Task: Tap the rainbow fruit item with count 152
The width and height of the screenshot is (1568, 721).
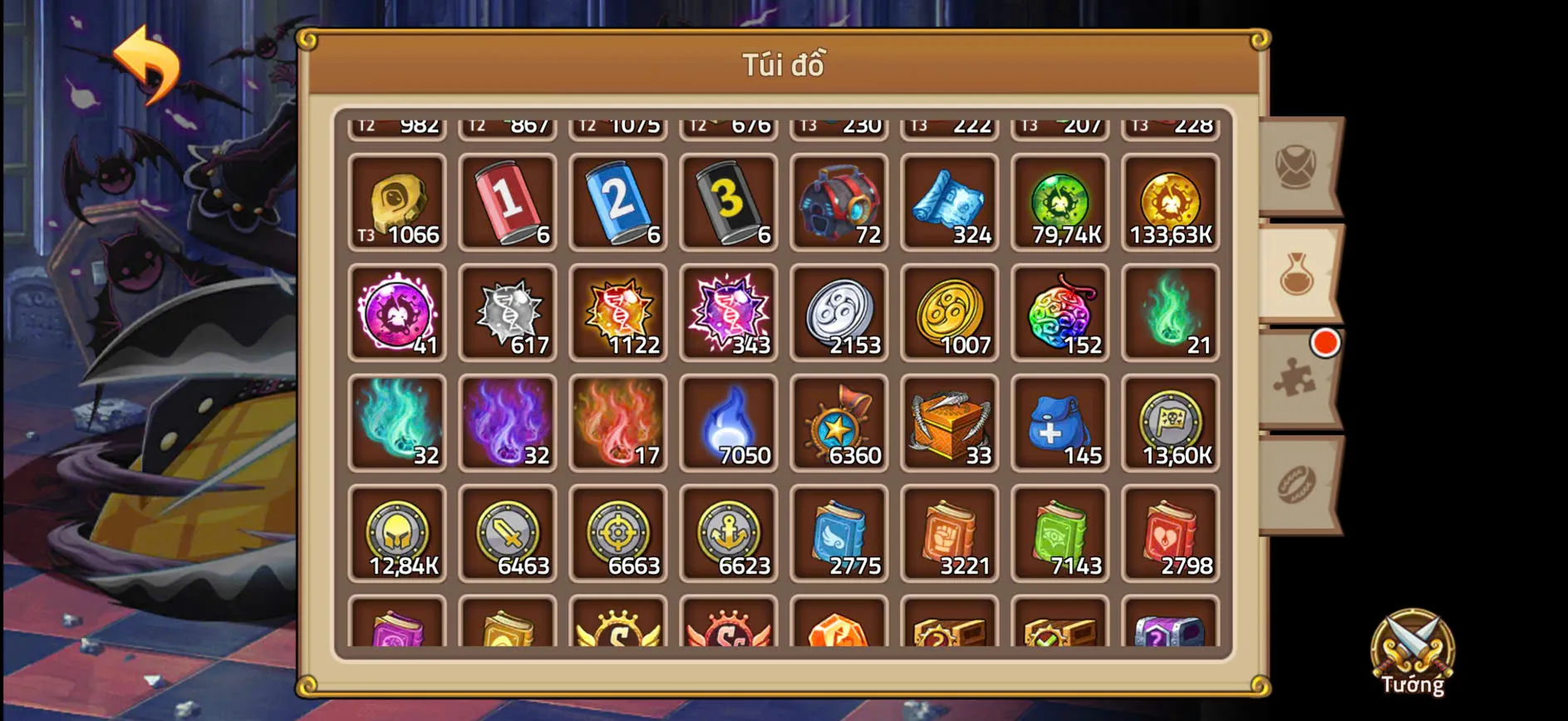Action: (x=1060, y=314)
